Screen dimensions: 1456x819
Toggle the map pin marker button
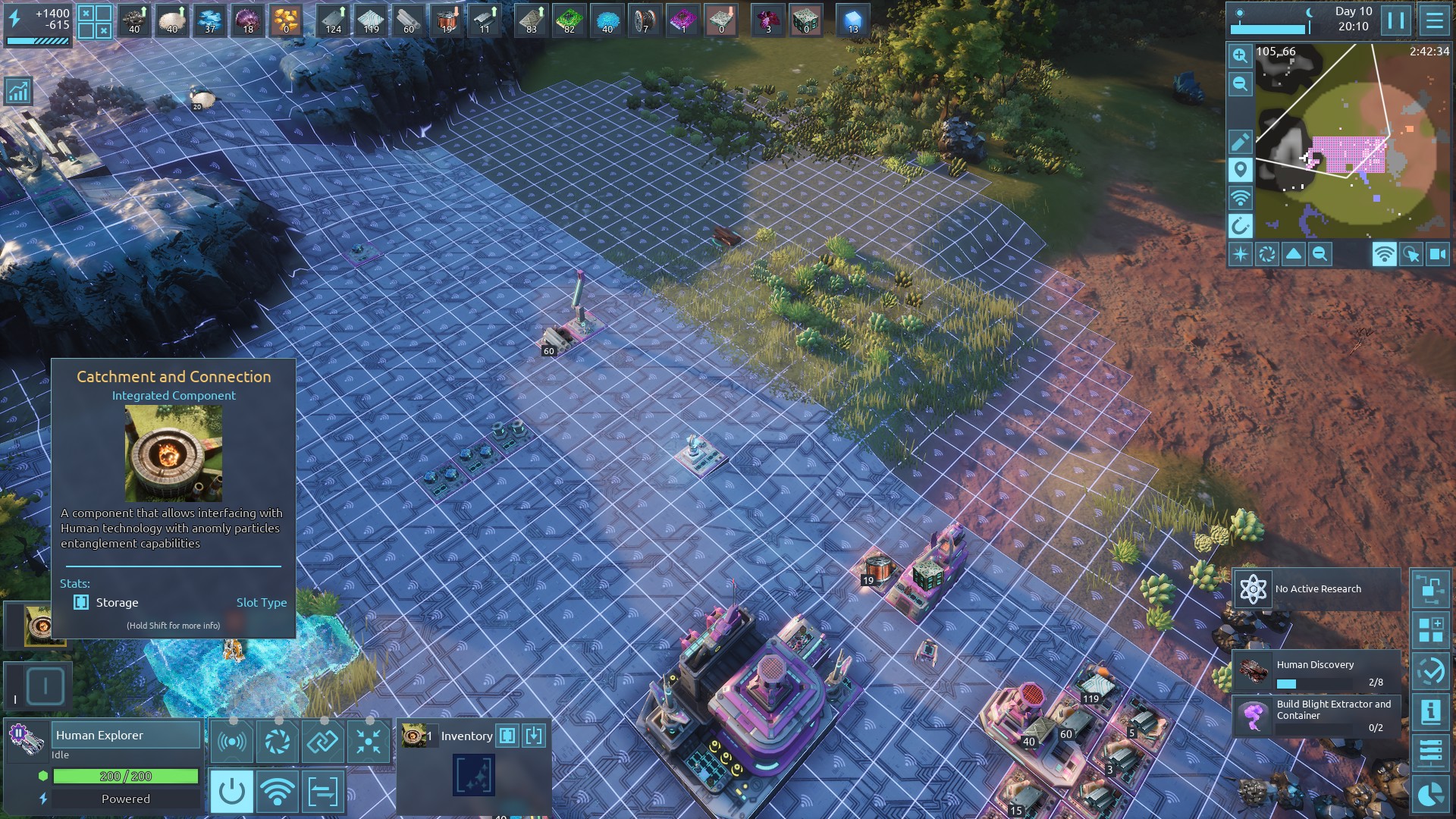point(1240,170)
